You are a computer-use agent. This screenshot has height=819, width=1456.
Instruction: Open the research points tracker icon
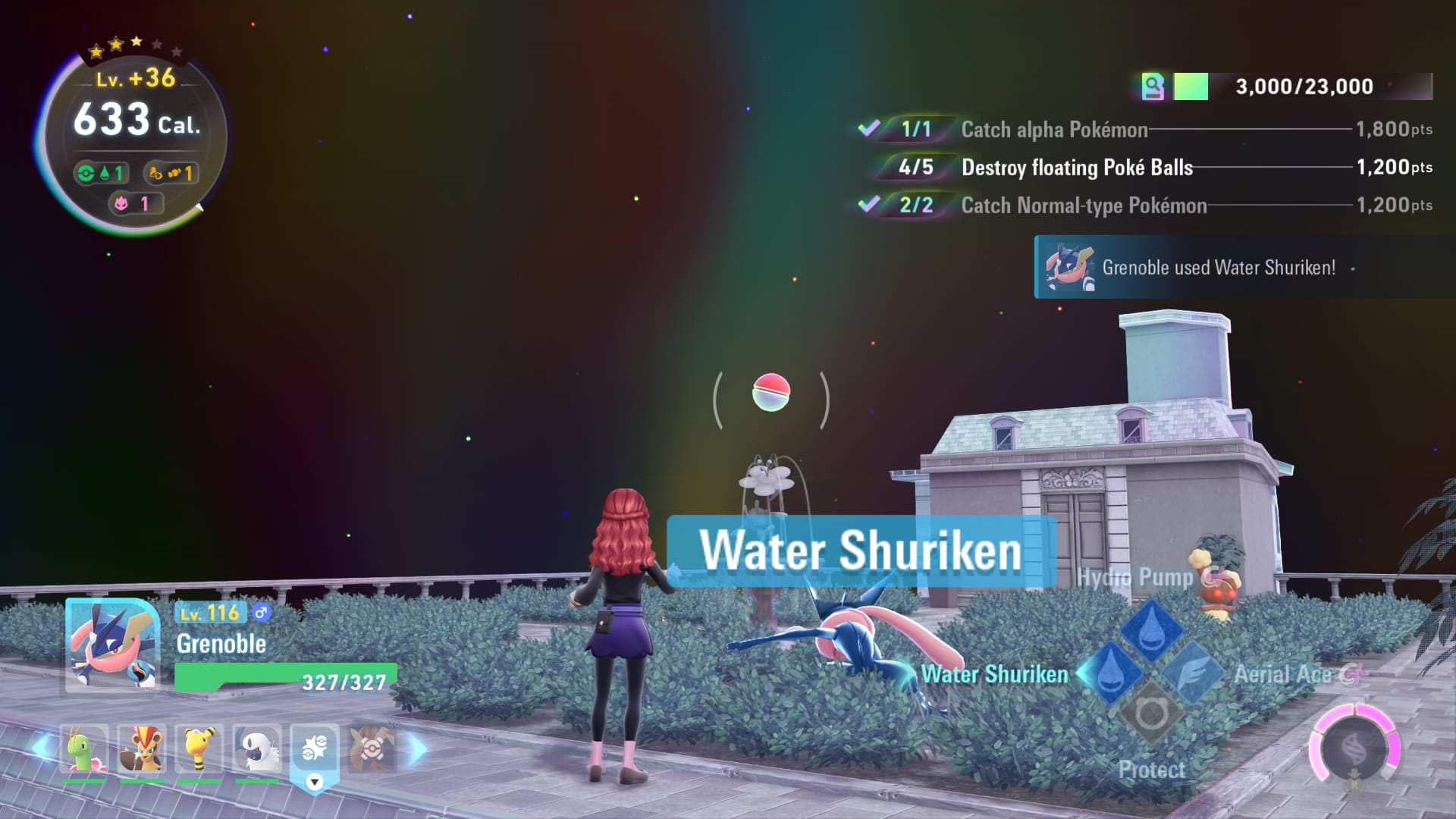point(1153,86)
